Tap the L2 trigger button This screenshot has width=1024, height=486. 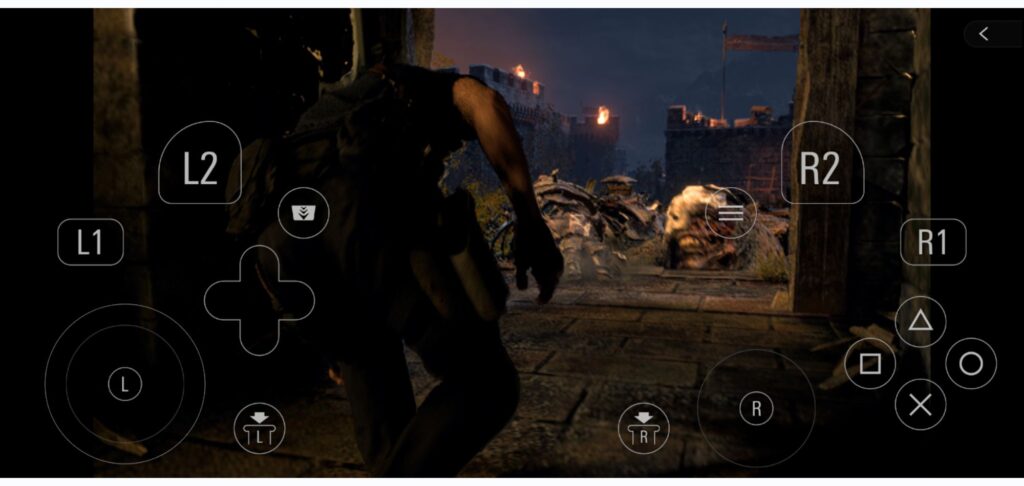click(x=200, y=165)
